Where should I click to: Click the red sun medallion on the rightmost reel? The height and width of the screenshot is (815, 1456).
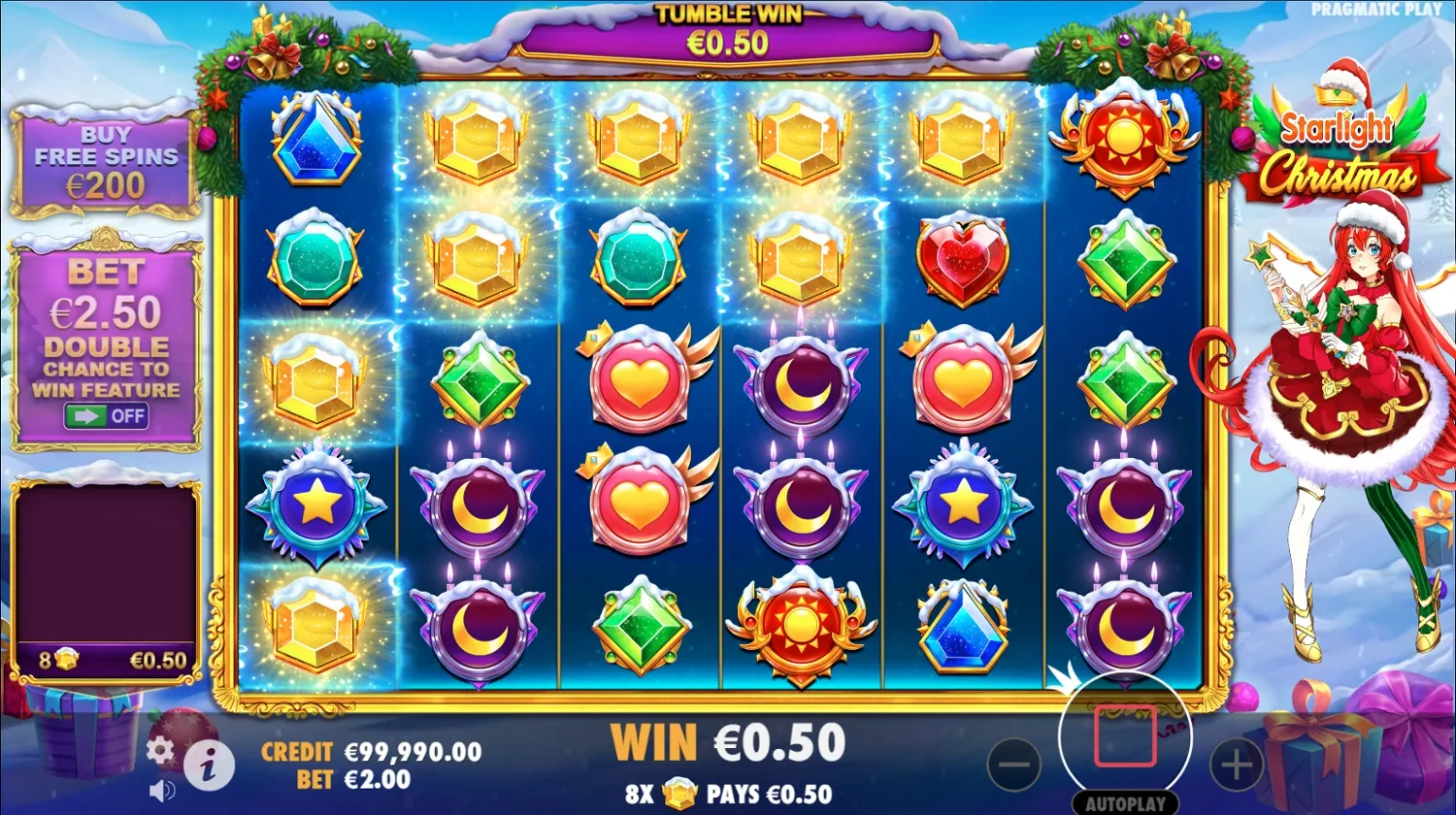point(1128,147)
